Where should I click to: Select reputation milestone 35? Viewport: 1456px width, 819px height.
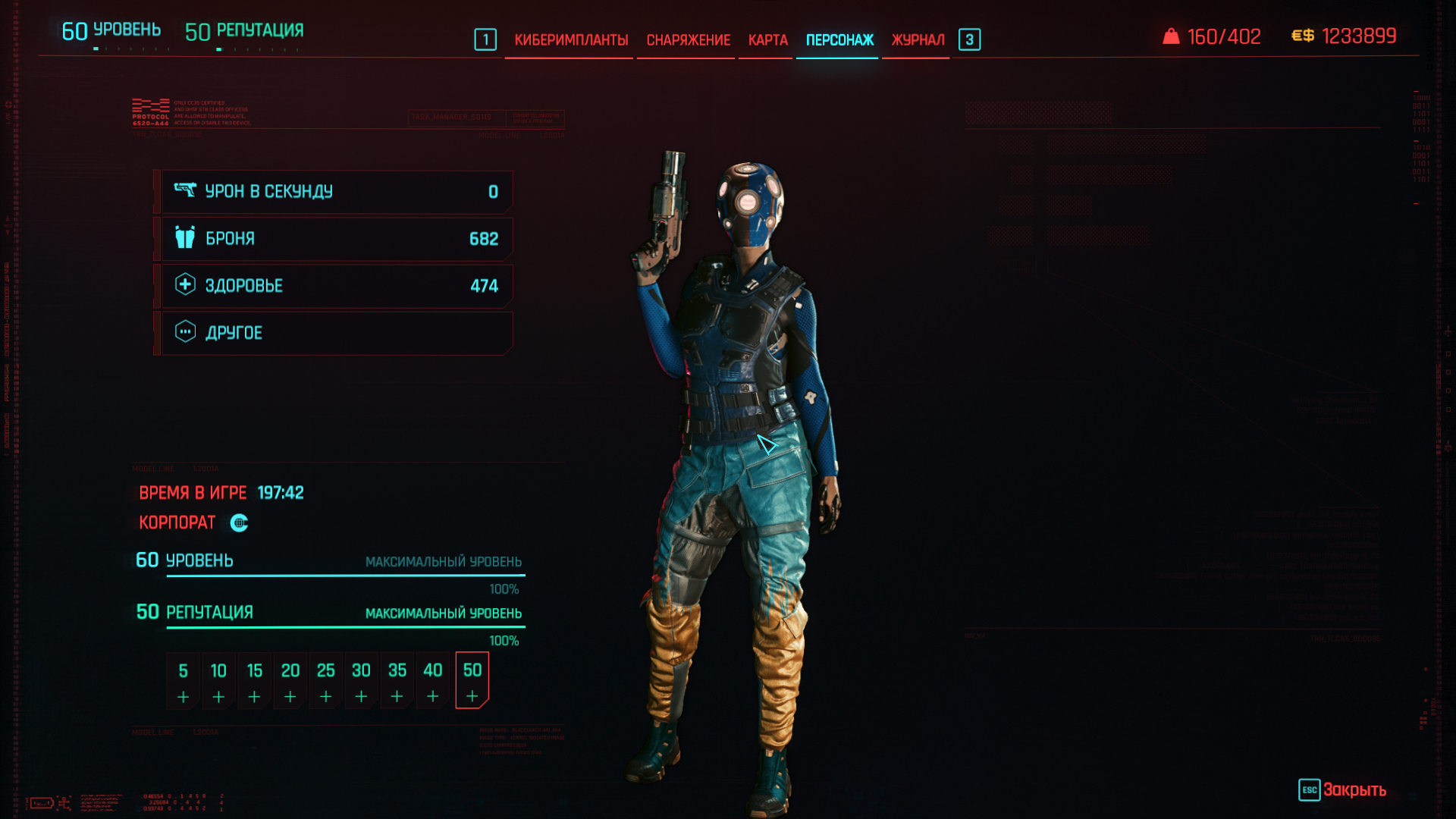point(397,681)
